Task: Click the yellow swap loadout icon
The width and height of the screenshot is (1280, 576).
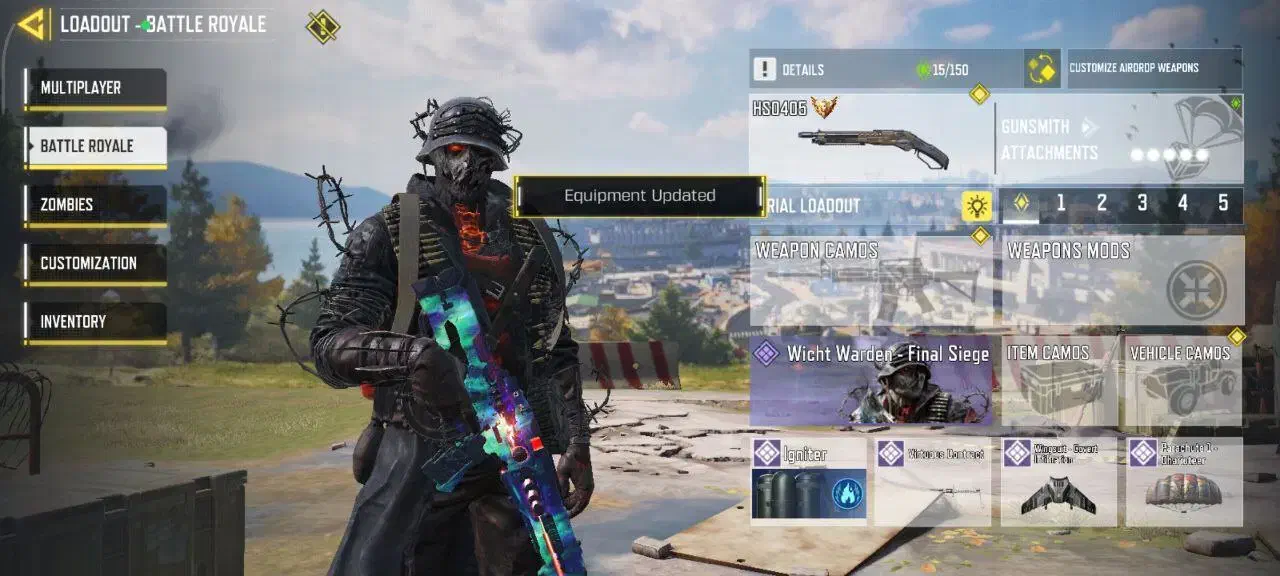Action: pos(1042,69)
